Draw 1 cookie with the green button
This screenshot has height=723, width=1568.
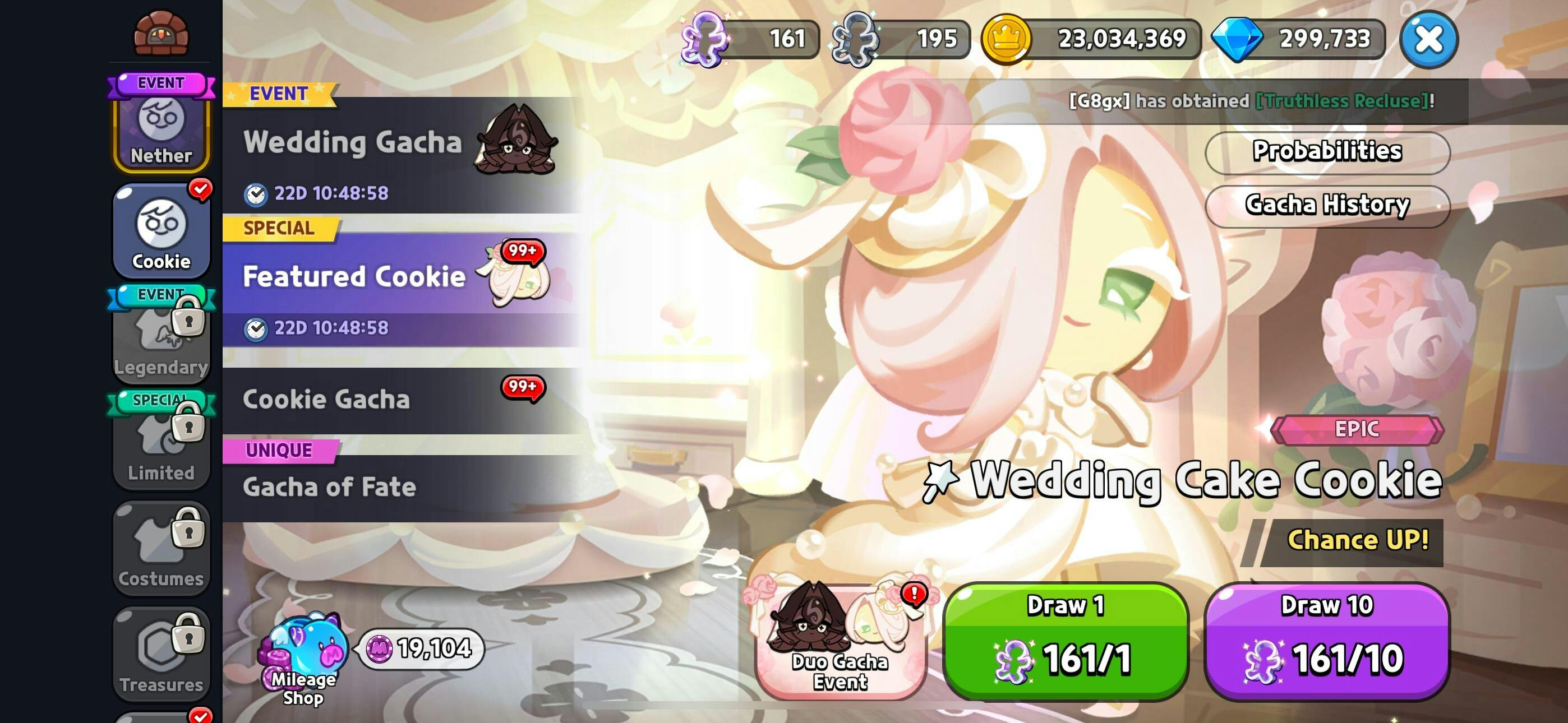click(x=1065, y=641)
